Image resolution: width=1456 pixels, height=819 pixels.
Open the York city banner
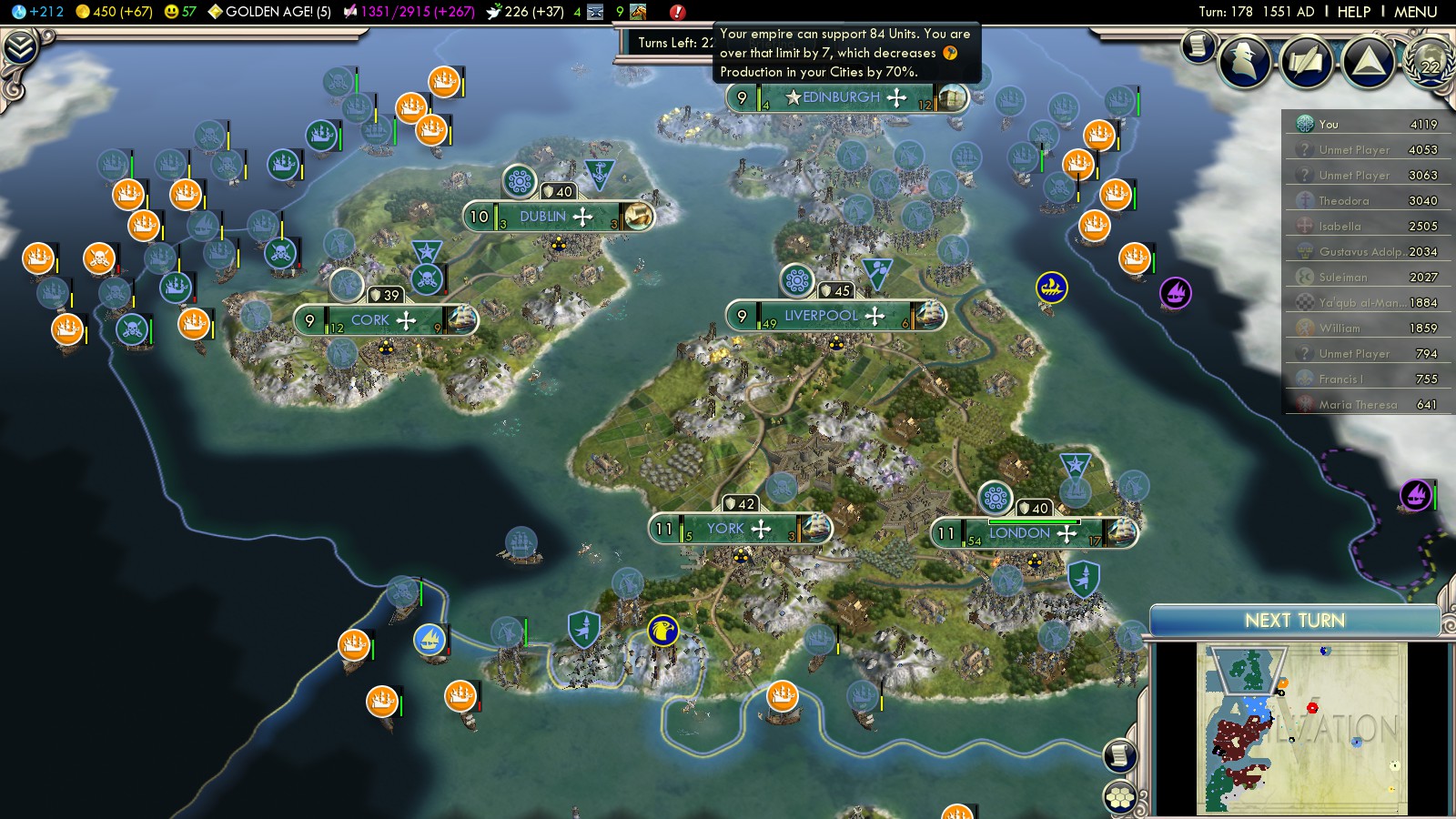tap(726, 529)
